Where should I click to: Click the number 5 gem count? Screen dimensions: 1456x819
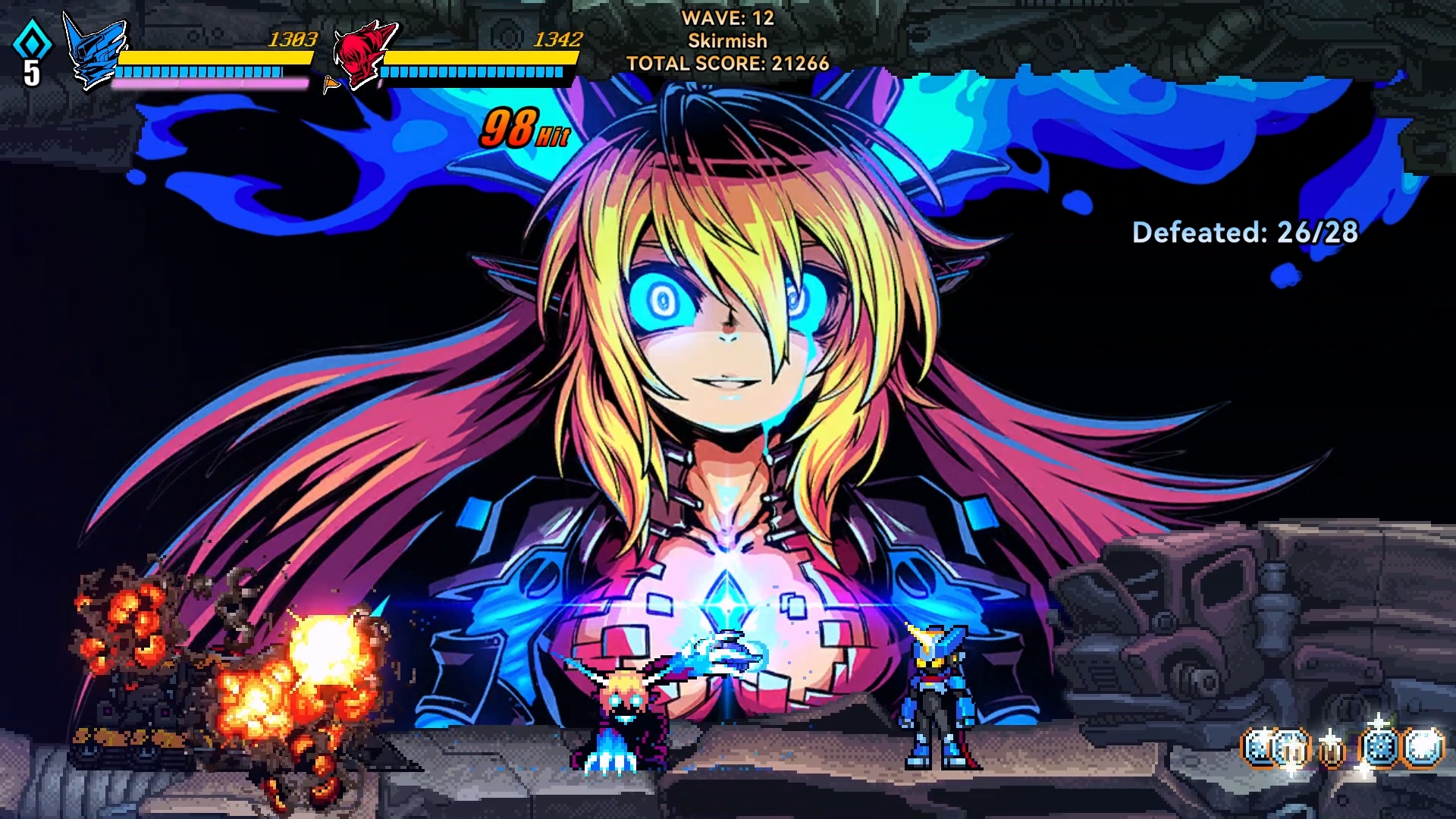[31, 74]
